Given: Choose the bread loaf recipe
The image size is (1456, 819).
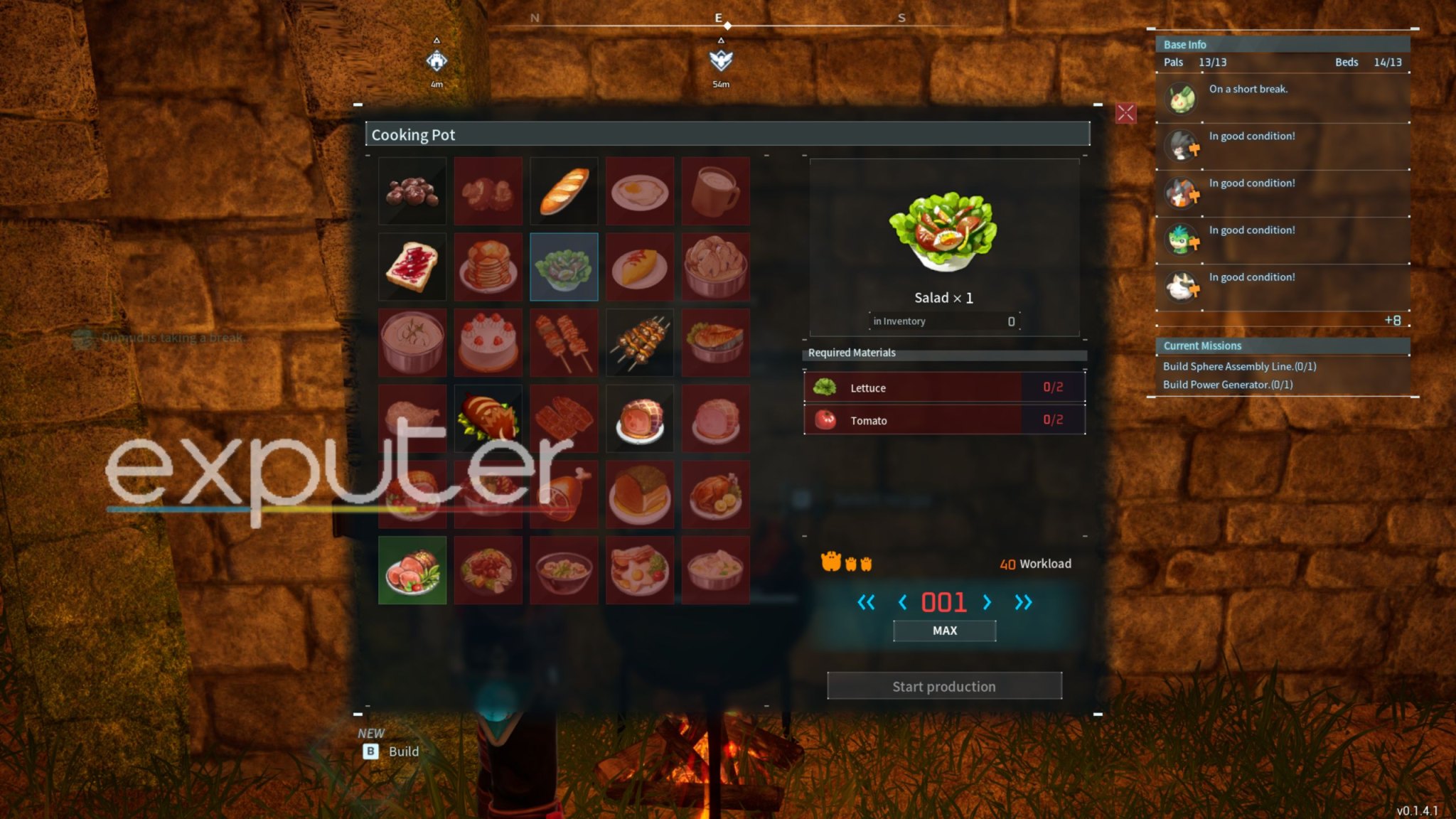Looking at the screenshot, I should click(564, 191).
